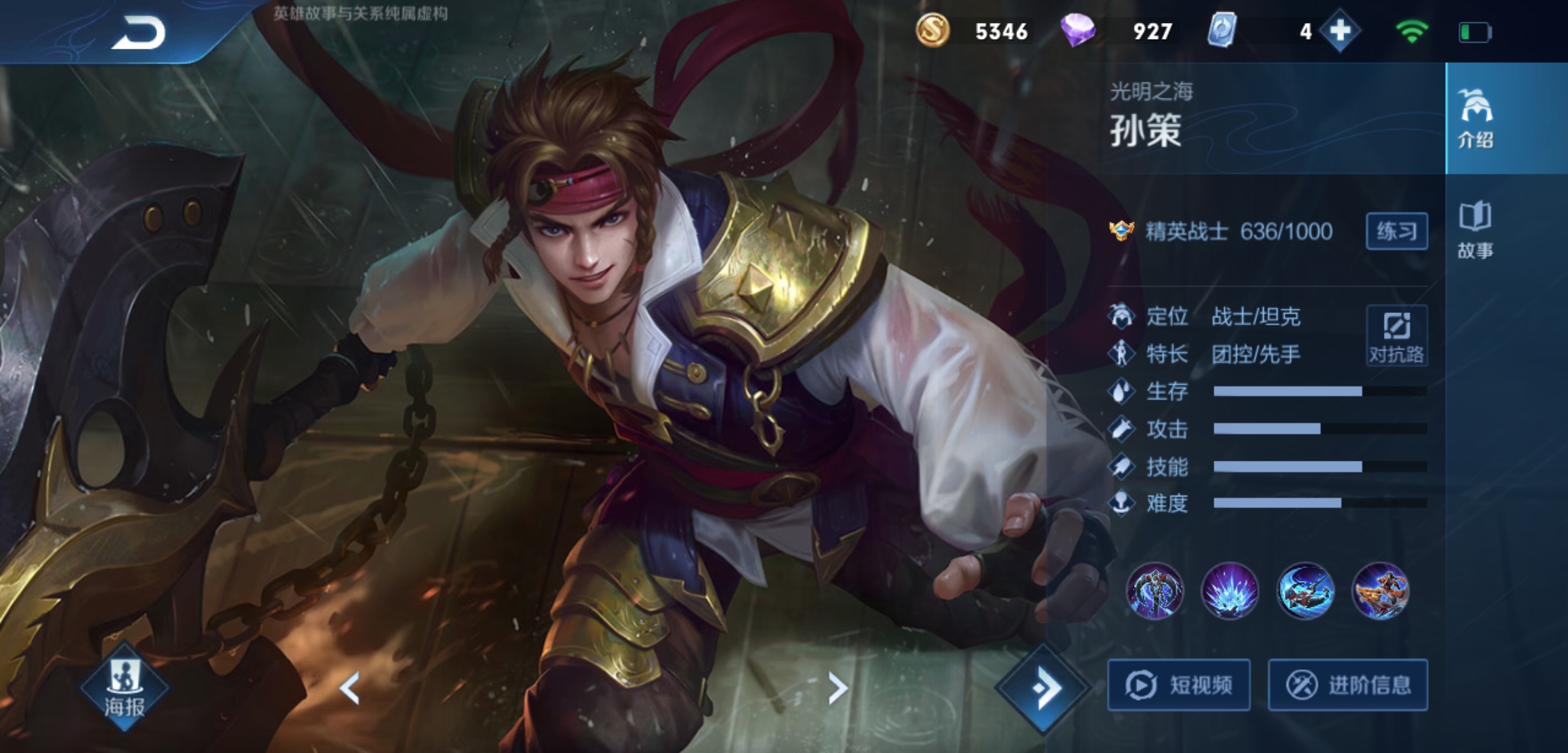Open 进阶信息 advanced info
The height and width of the screenshot is (753, 1568).
[1348, 685]
